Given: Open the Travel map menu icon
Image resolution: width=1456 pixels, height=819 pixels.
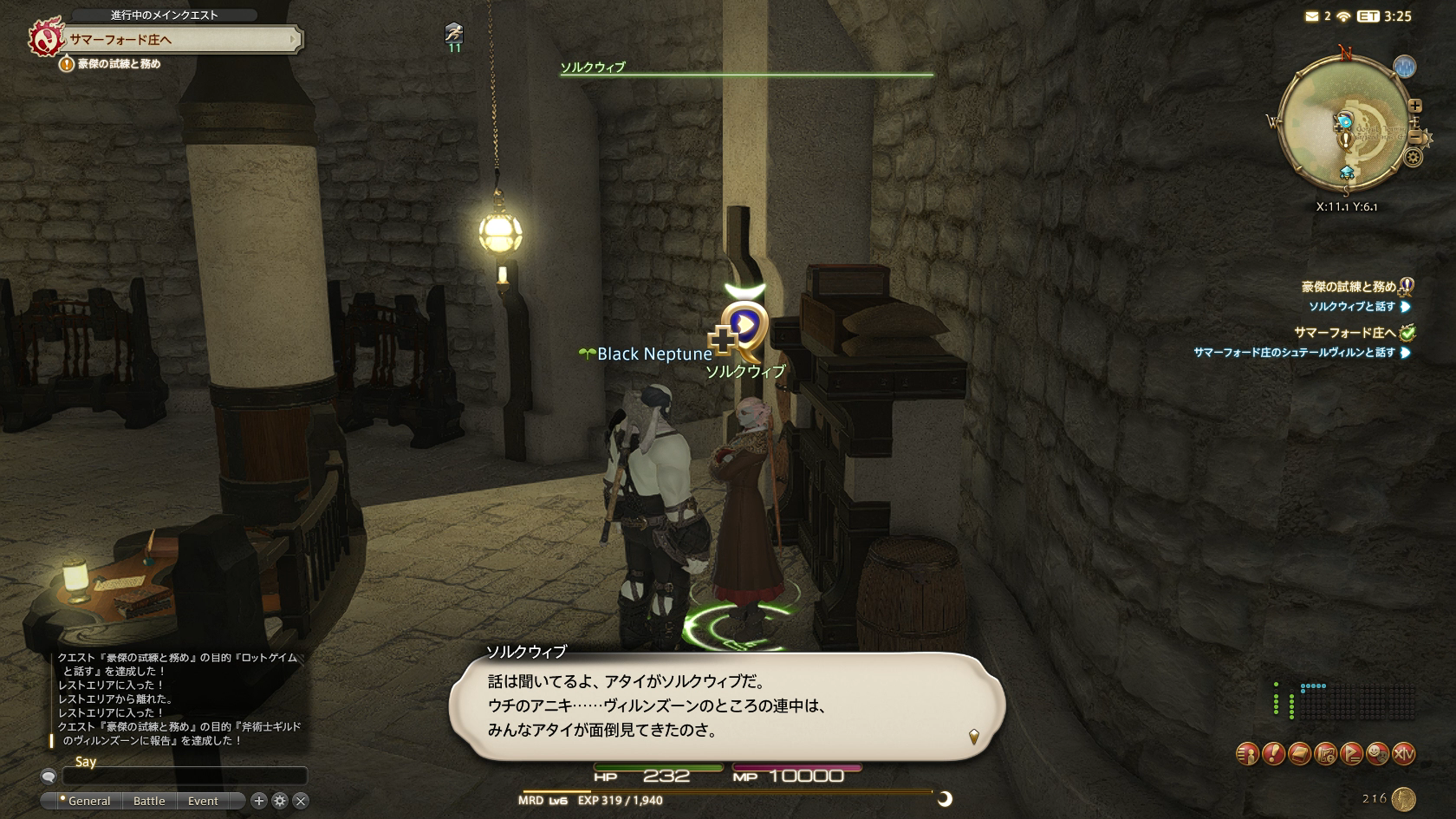Looking at the screenshot, I should (x=1325, y=754).
